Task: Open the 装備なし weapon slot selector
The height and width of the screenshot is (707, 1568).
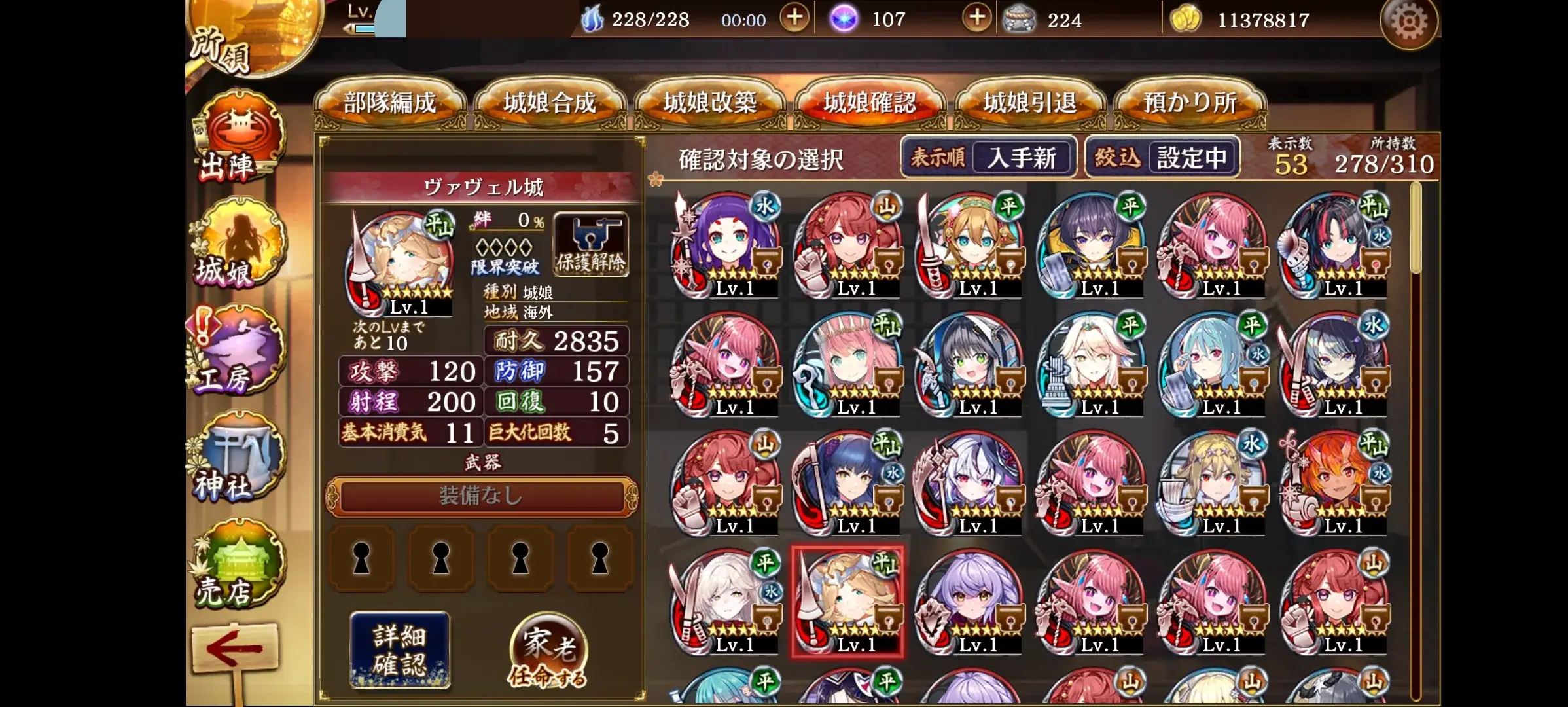Action: (482, 498)
